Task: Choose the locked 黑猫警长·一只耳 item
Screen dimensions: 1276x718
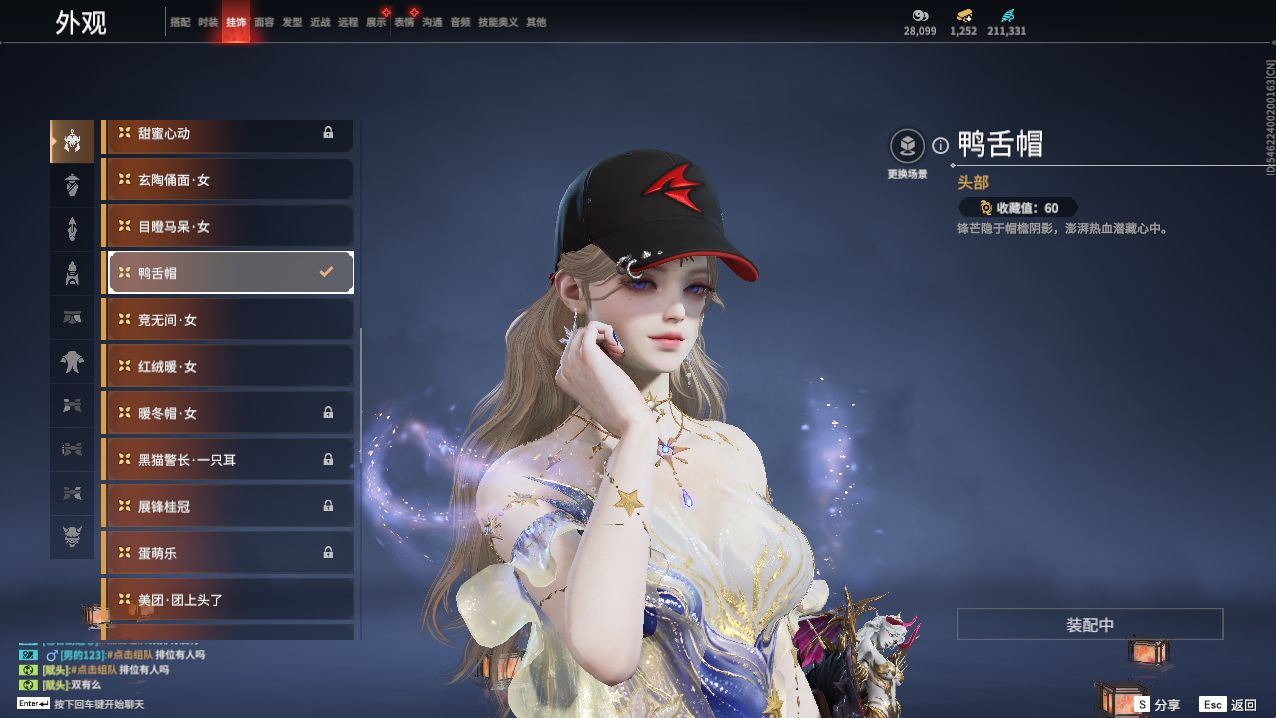Action: 230,460
